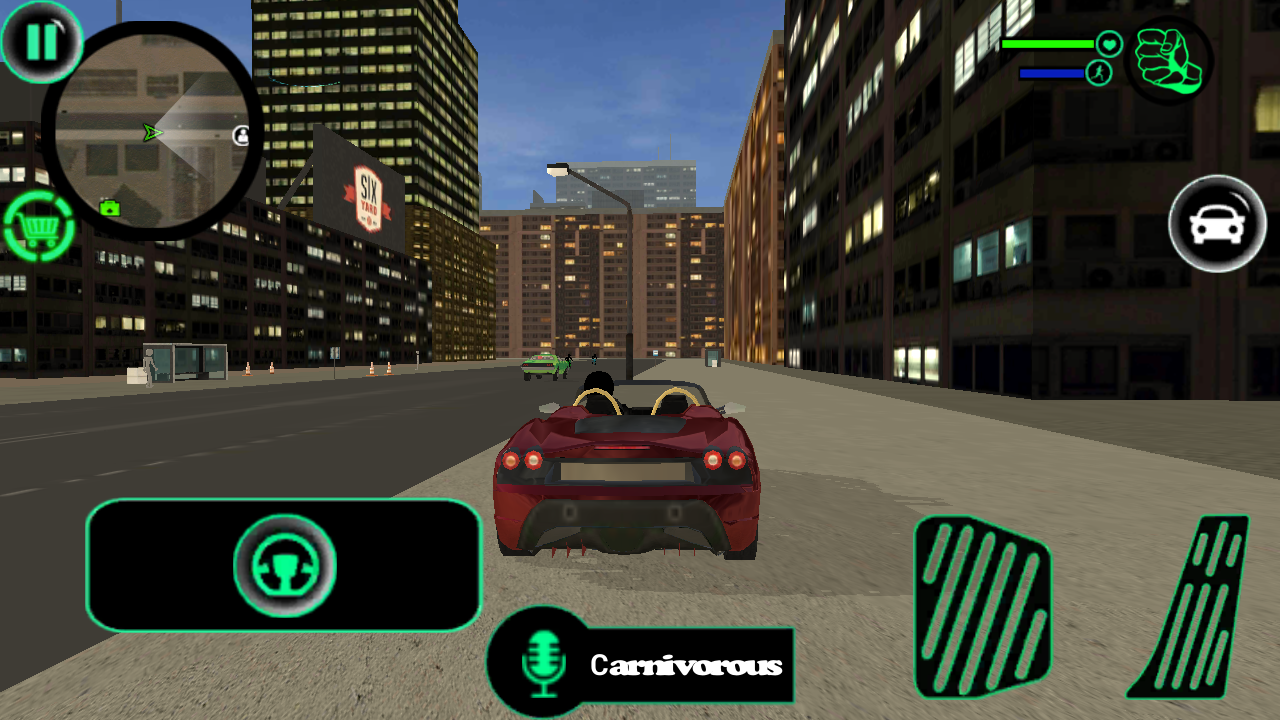Click the heart health indicator icon

coord(1107,44)
